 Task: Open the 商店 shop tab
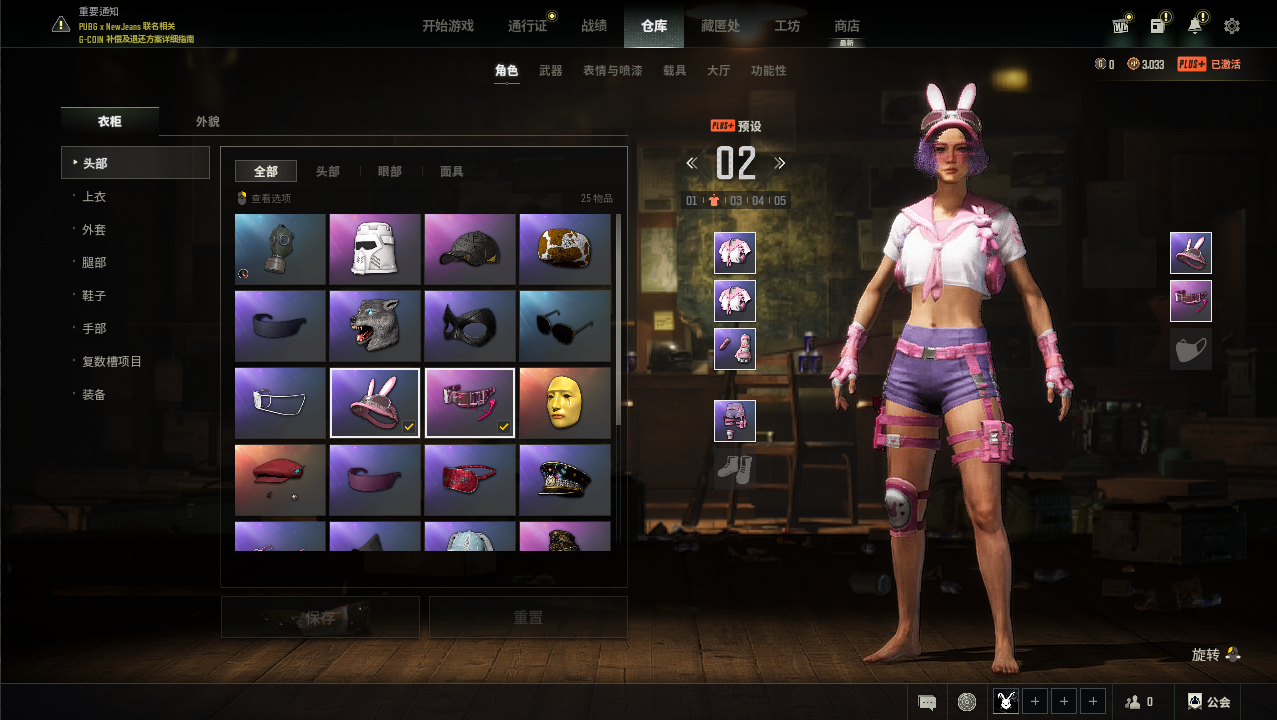(x=847, y=26)
